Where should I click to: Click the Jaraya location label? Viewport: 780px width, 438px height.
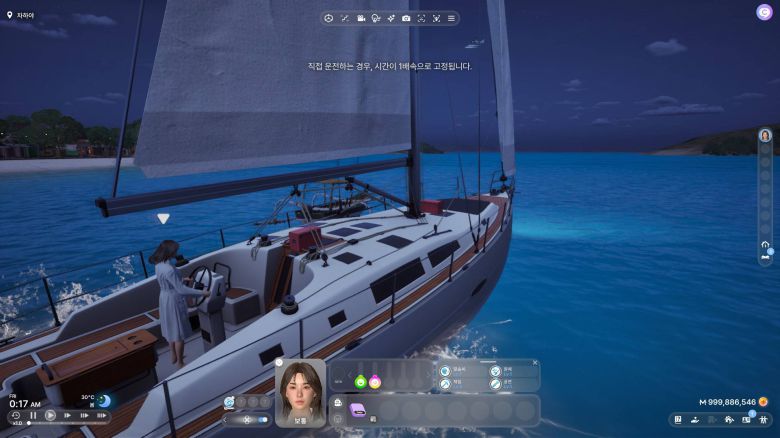coord(22,16)
